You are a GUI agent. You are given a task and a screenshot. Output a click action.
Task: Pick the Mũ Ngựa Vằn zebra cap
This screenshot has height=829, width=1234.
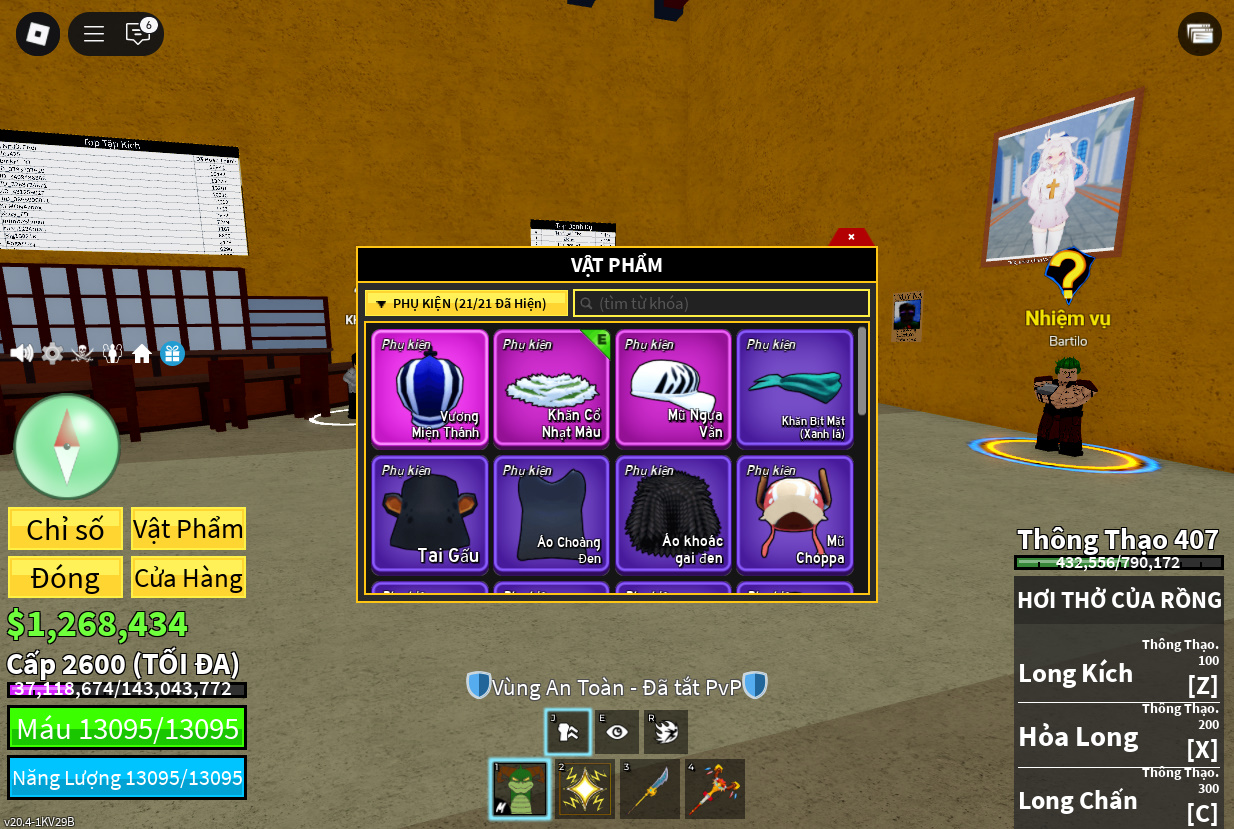673,388
